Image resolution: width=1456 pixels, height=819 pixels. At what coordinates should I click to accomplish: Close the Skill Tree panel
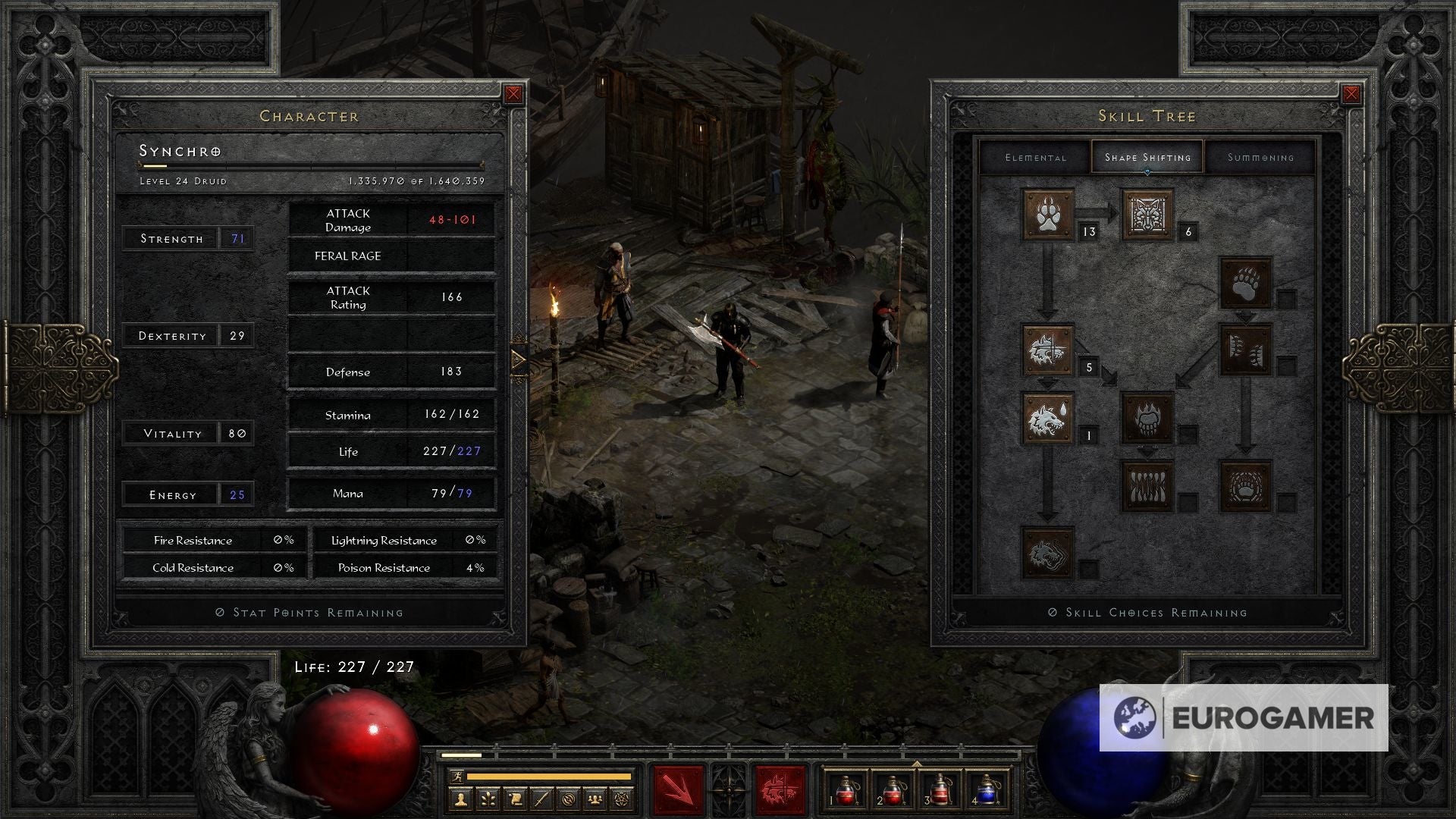point(1351,94)
